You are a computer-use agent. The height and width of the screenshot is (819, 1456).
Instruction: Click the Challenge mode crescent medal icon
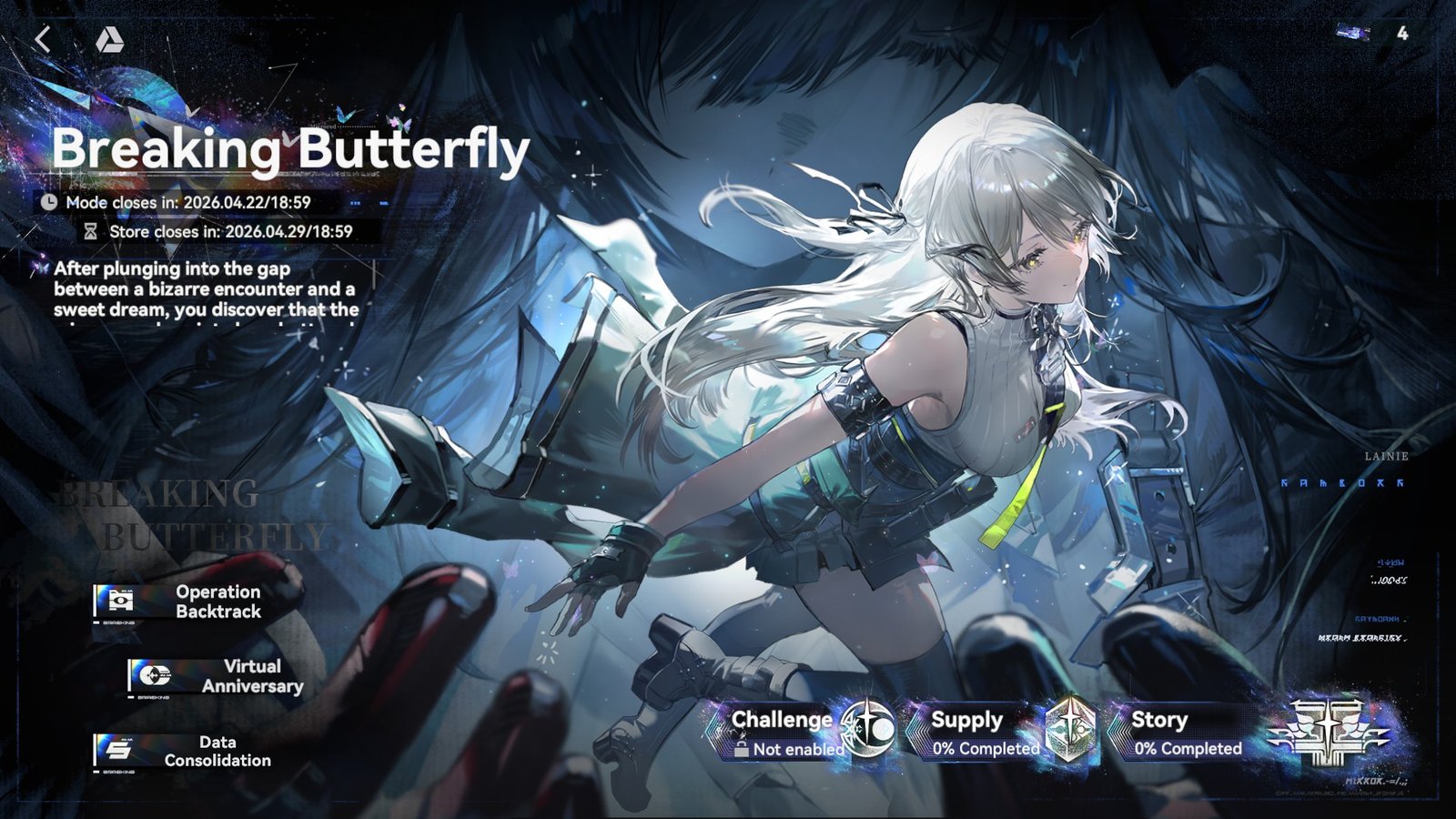coord(867,729)
